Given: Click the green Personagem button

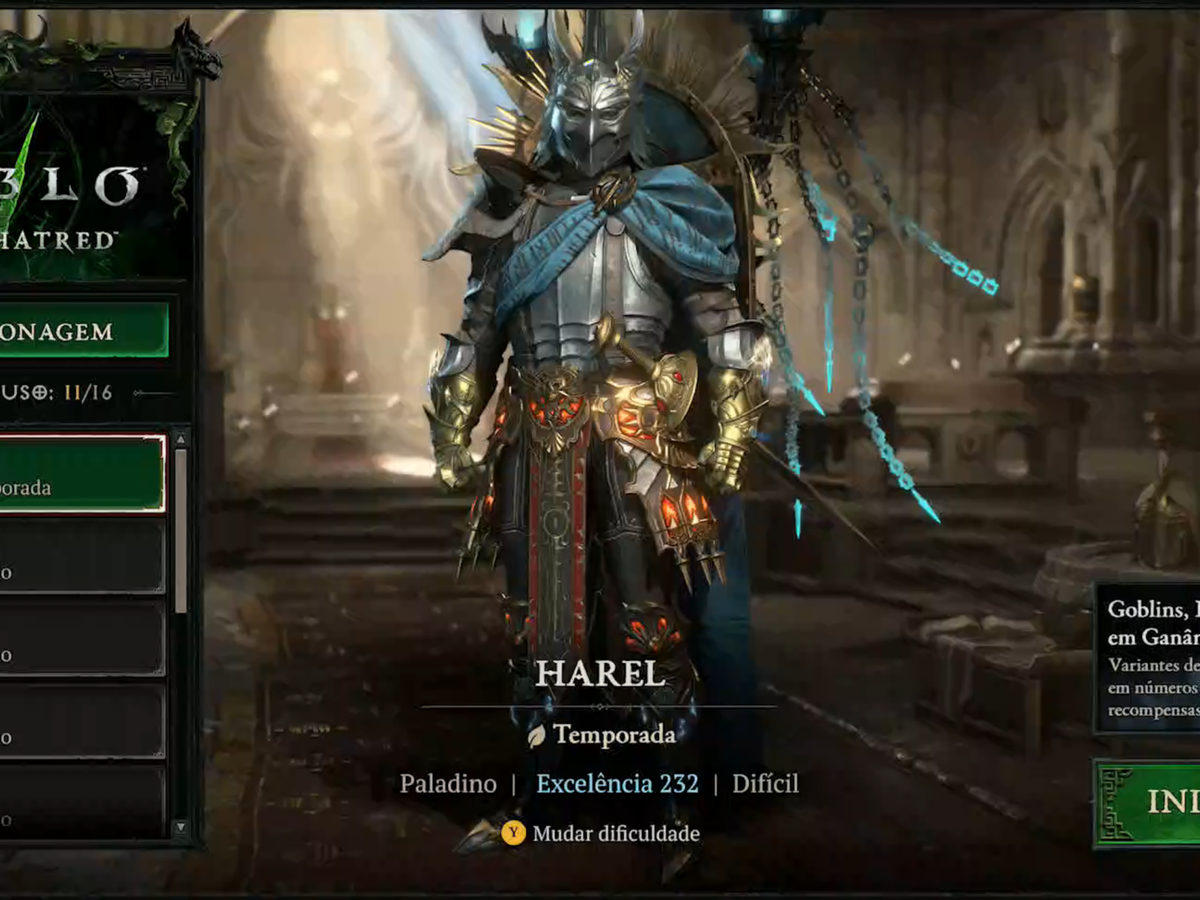Looking at the screenshot, I should click(84, 330).
